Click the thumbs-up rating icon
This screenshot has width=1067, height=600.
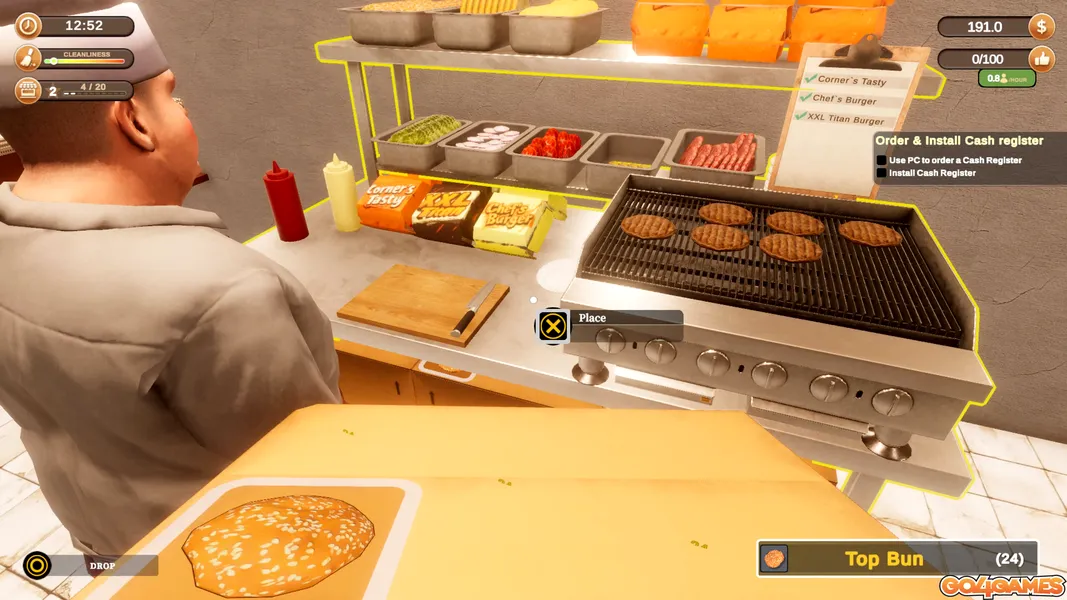pyautogui.click(x=1042, y=59)
